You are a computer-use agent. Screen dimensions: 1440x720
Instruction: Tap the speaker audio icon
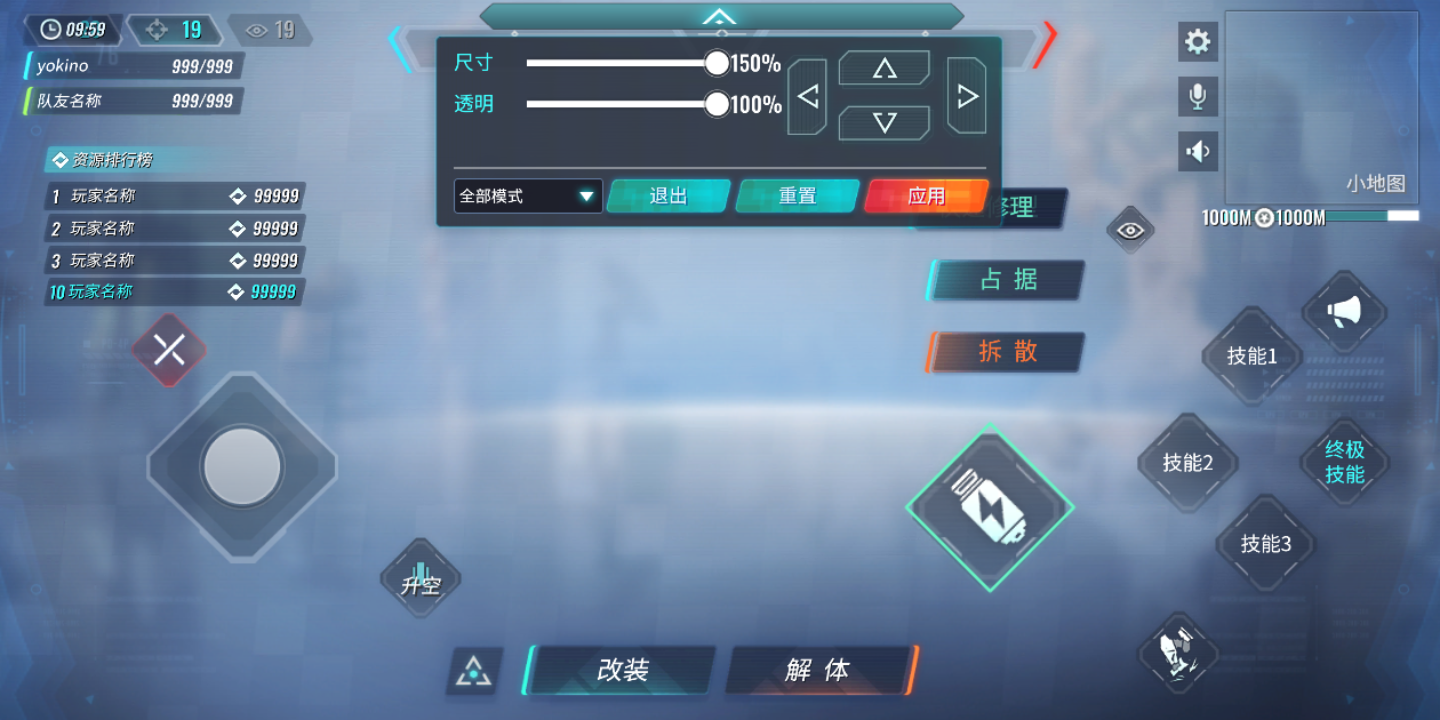coord(1197,151)
